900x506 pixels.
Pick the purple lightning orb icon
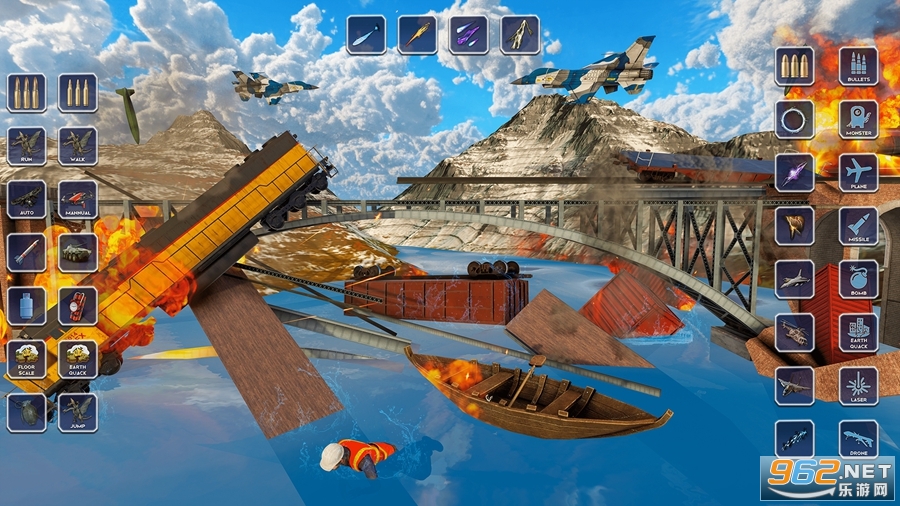coord(794,172)
